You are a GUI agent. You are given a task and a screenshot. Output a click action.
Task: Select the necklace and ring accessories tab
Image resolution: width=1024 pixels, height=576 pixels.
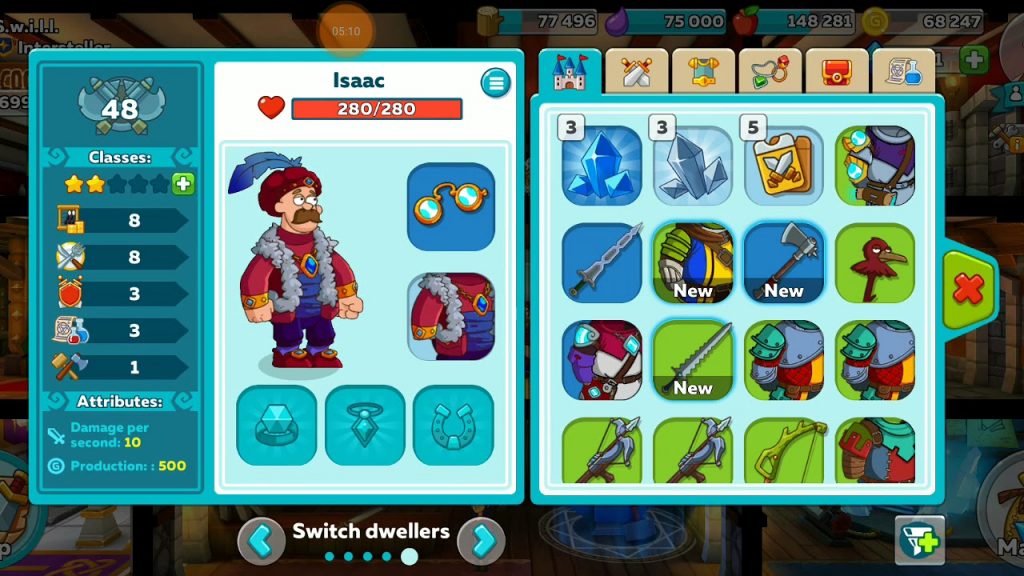770,71
